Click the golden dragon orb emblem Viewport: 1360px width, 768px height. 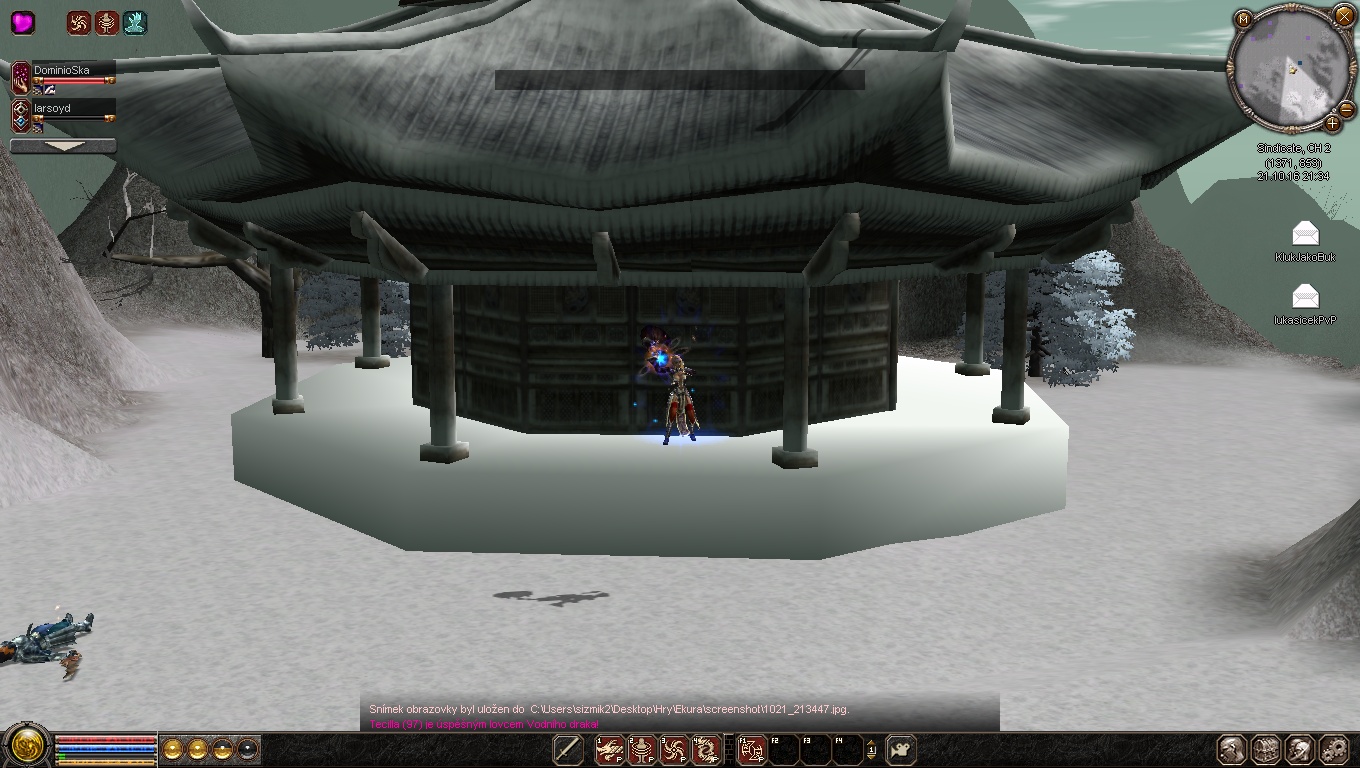pos(26,745)
